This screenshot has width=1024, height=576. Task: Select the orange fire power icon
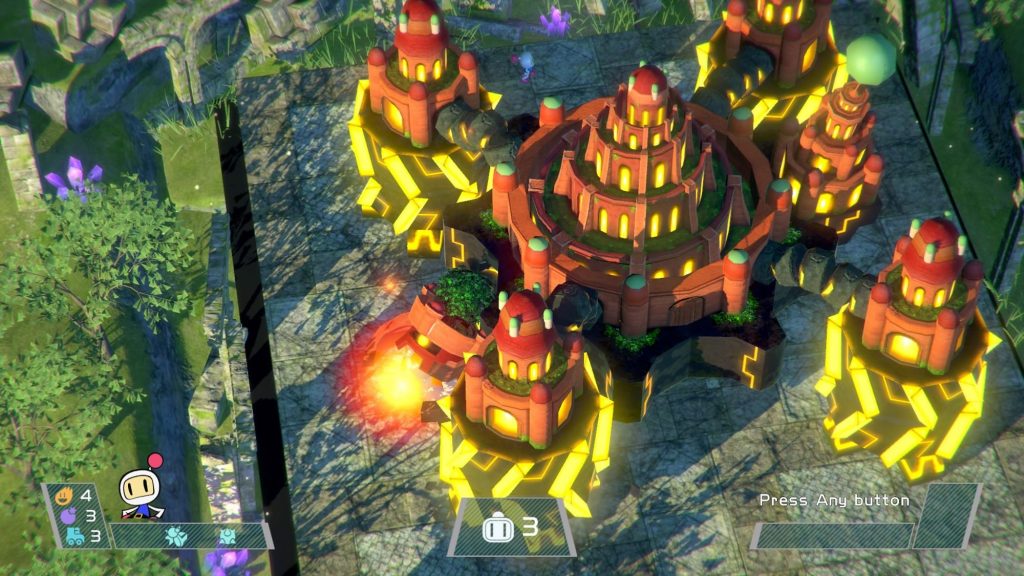[x=64, y=494]
